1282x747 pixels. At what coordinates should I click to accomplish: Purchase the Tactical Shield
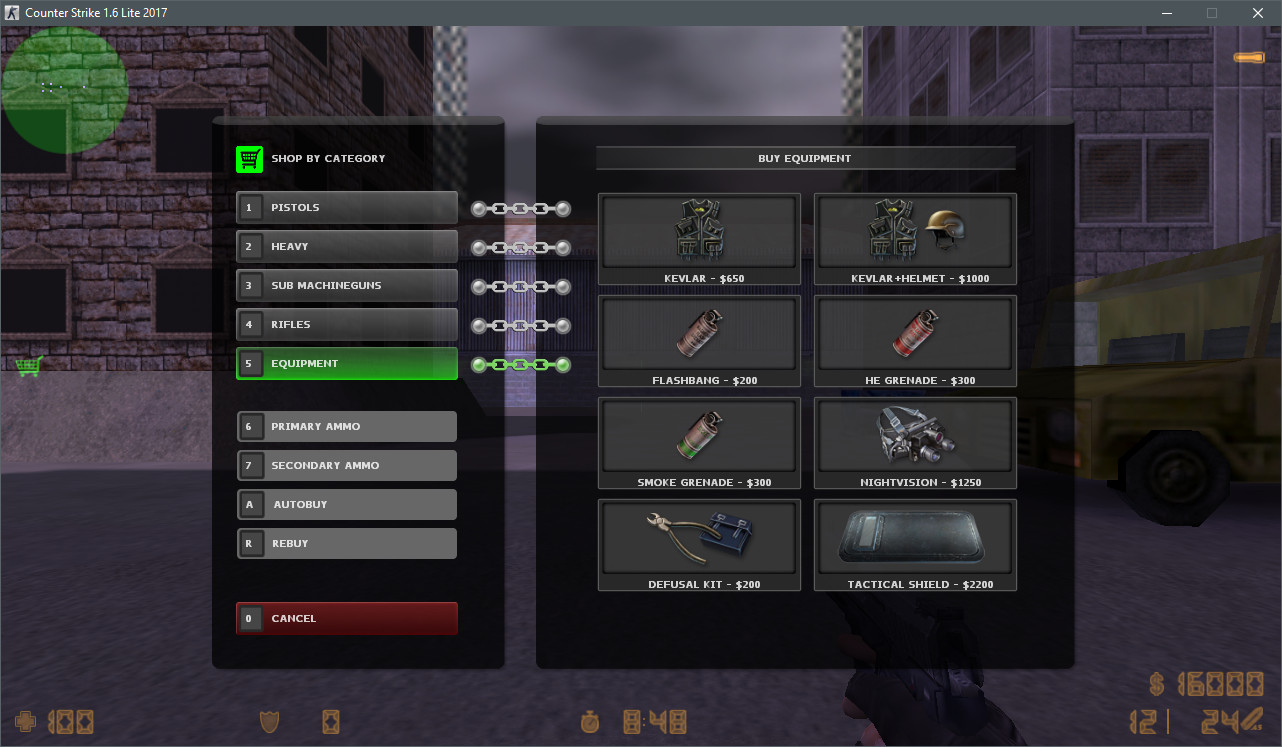[x=914, y=544]
